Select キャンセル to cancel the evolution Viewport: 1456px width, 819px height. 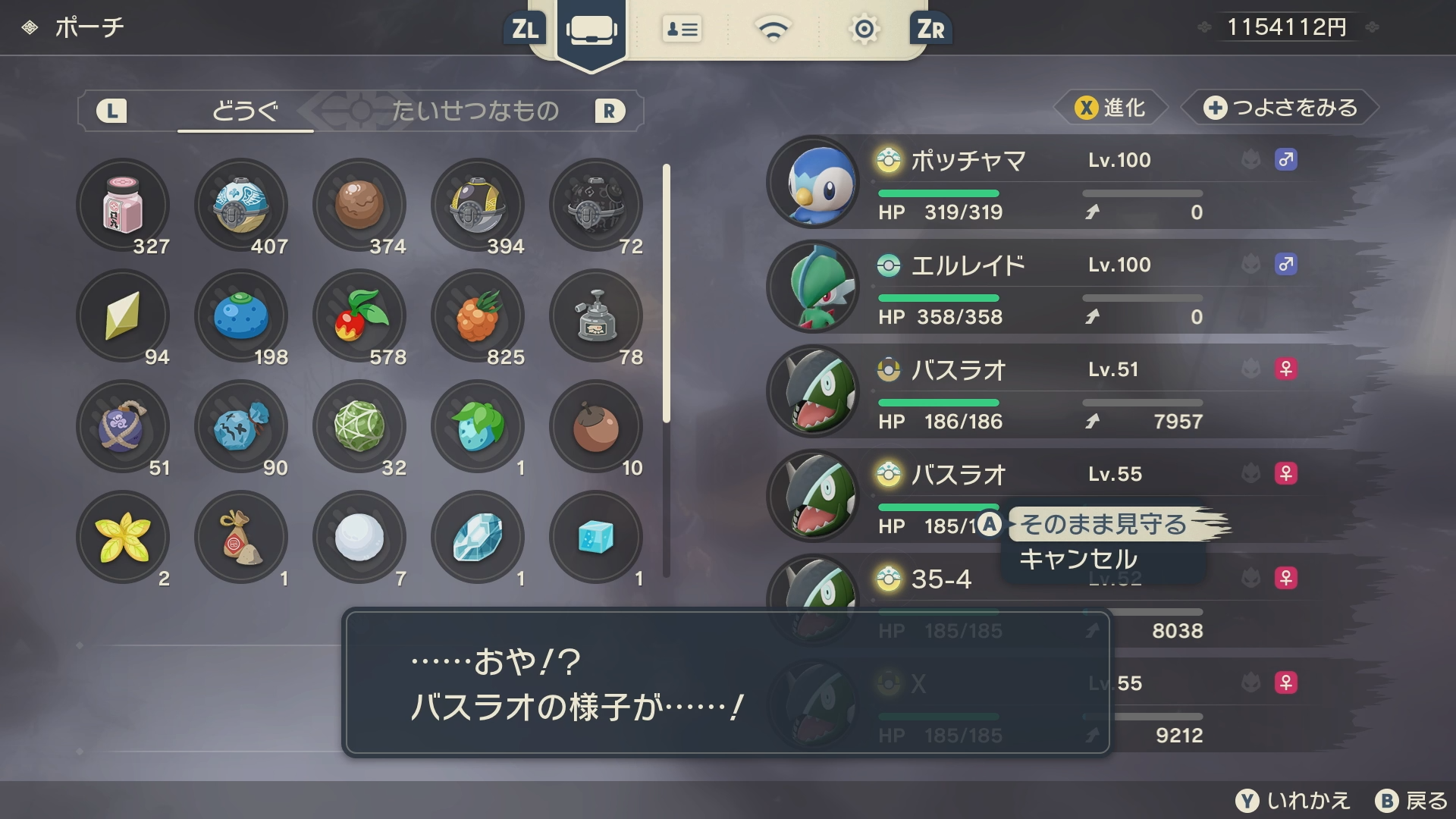pyautogui.click(x=1078, y=560)
